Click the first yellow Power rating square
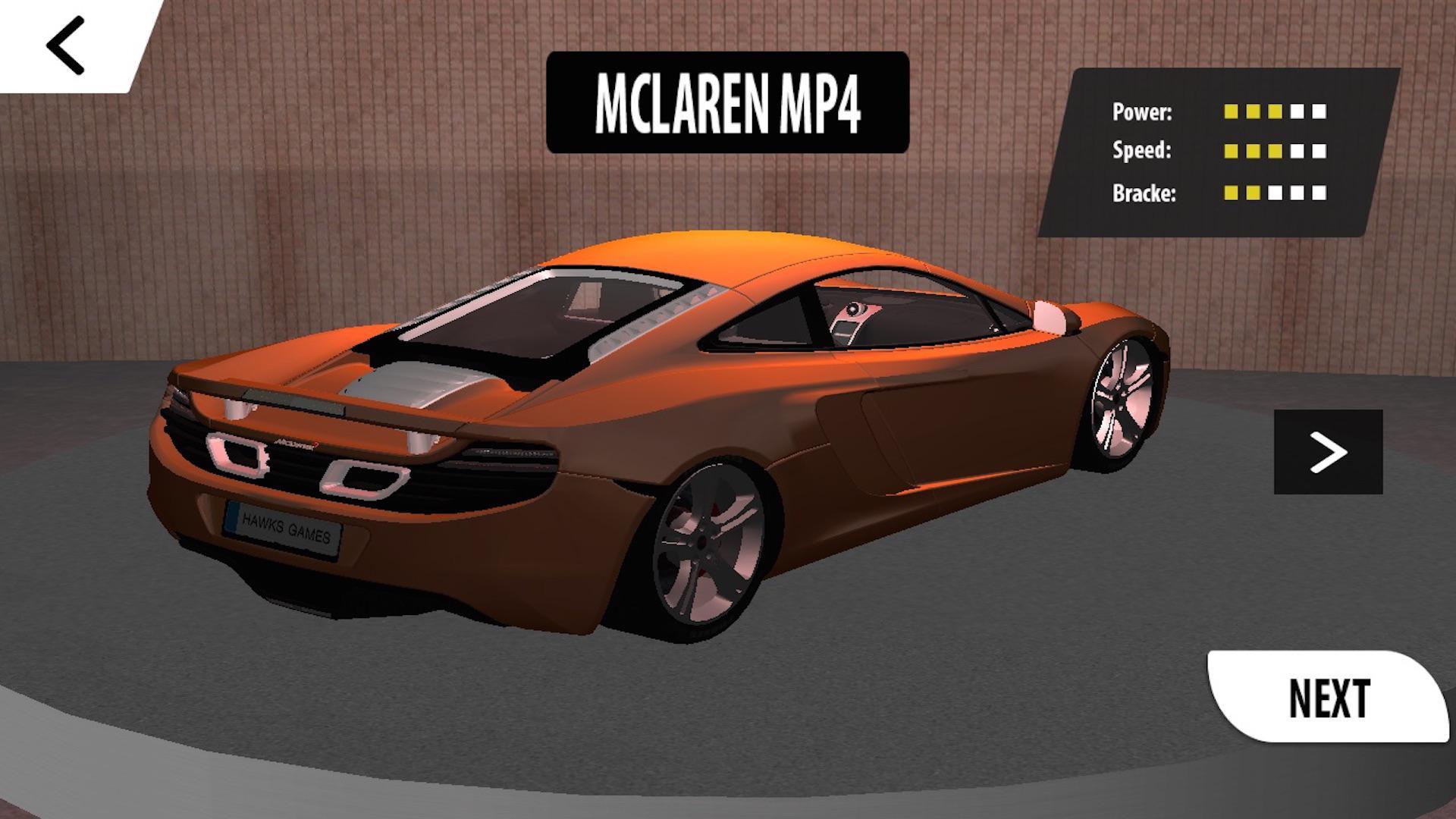The height and width of the screenshot is (819, 1456). click(1232, 111)
